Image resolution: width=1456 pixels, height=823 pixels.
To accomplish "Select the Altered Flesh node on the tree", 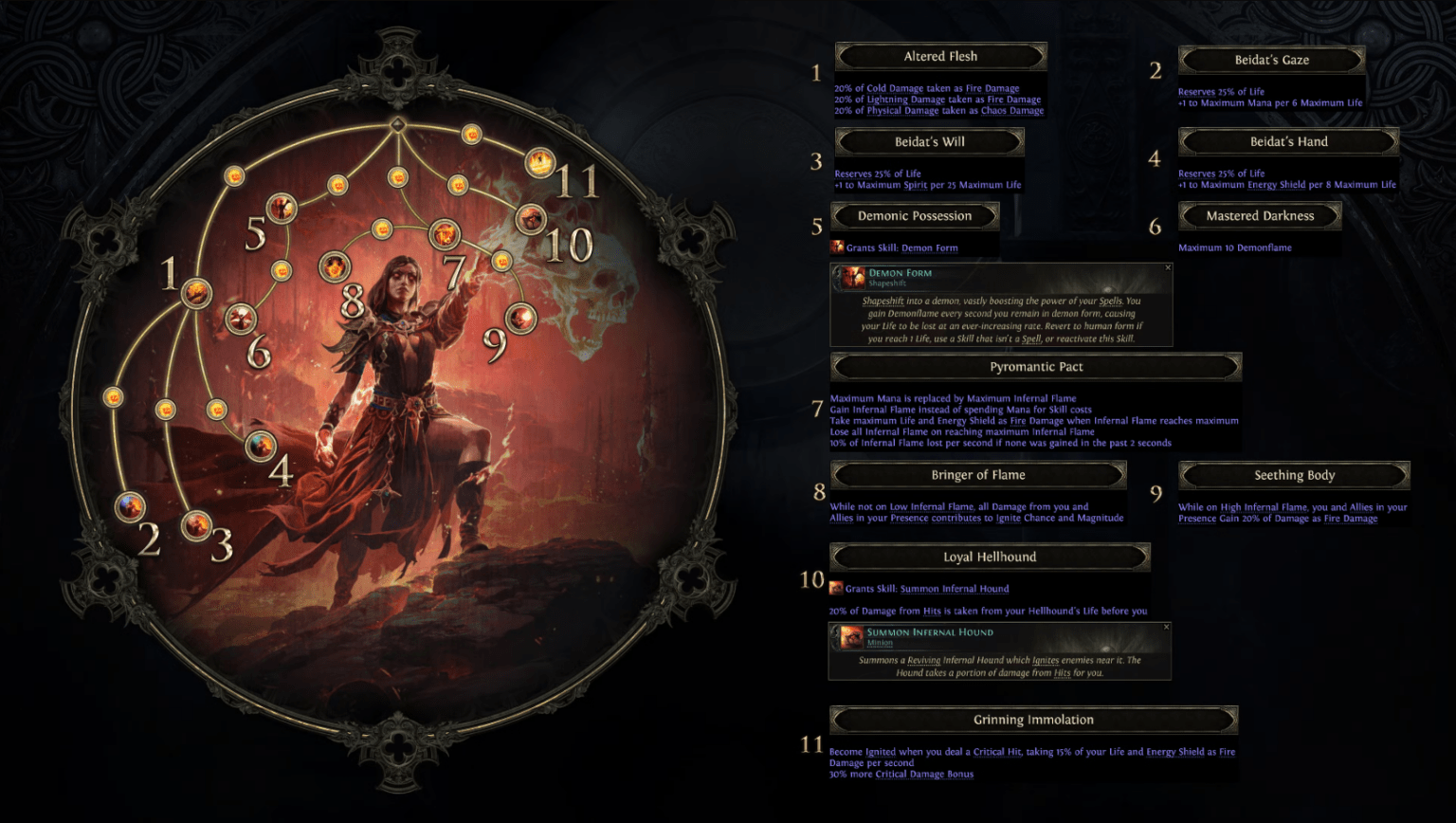I will point(195,294).
